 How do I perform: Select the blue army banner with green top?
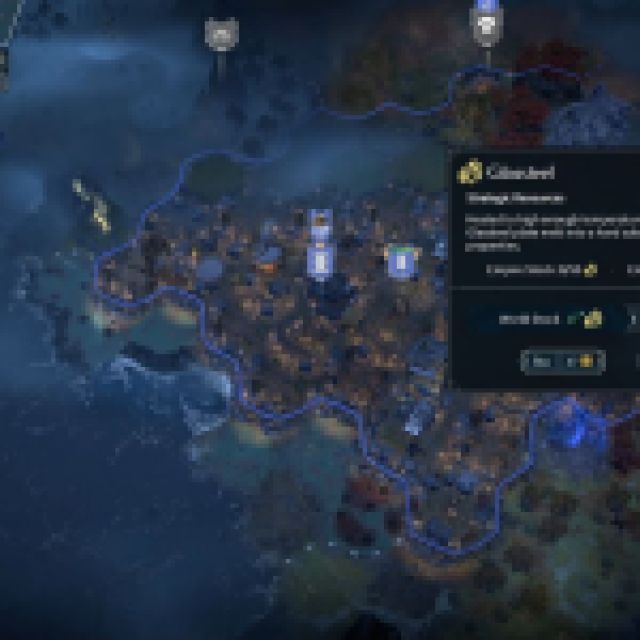tap(401, 262)
